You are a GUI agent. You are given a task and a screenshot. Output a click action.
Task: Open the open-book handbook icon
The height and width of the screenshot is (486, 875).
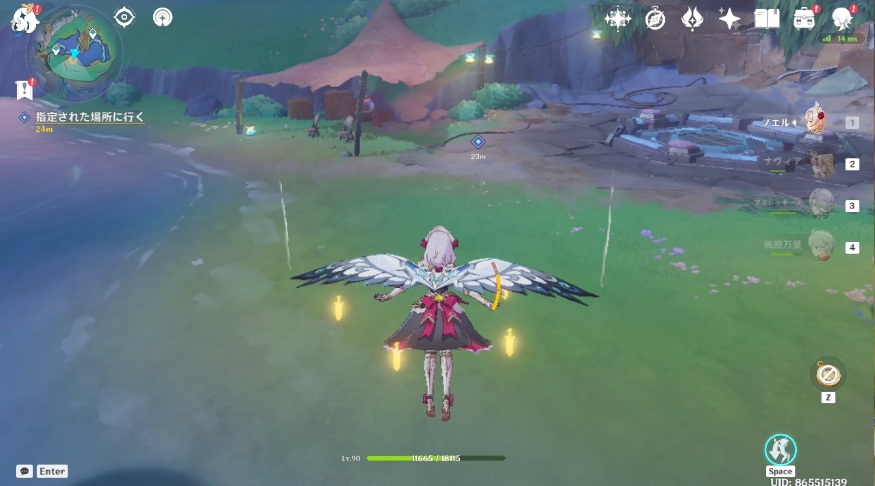[x=767, y=18]
